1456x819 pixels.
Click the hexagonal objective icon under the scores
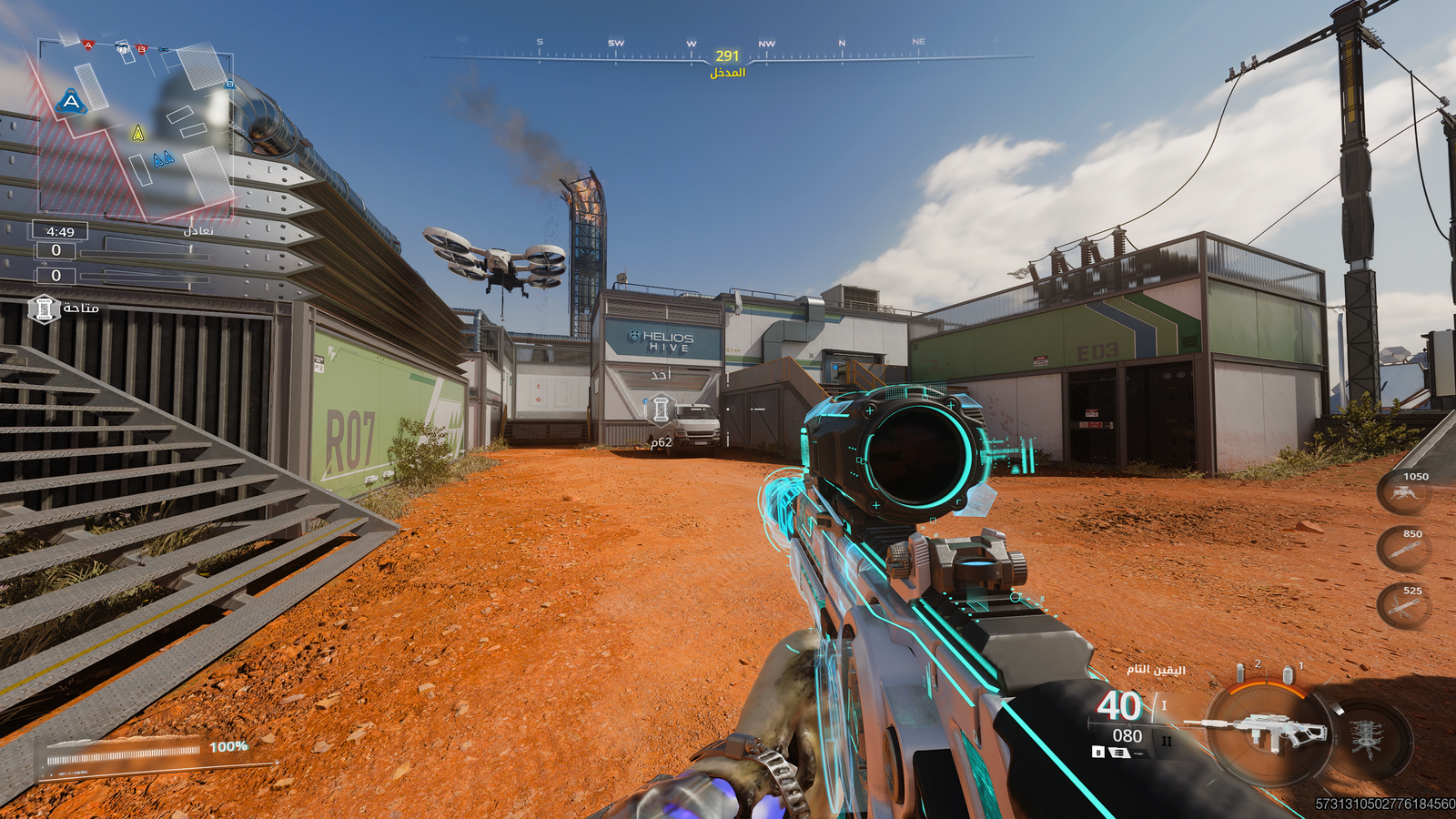point(44,309)
